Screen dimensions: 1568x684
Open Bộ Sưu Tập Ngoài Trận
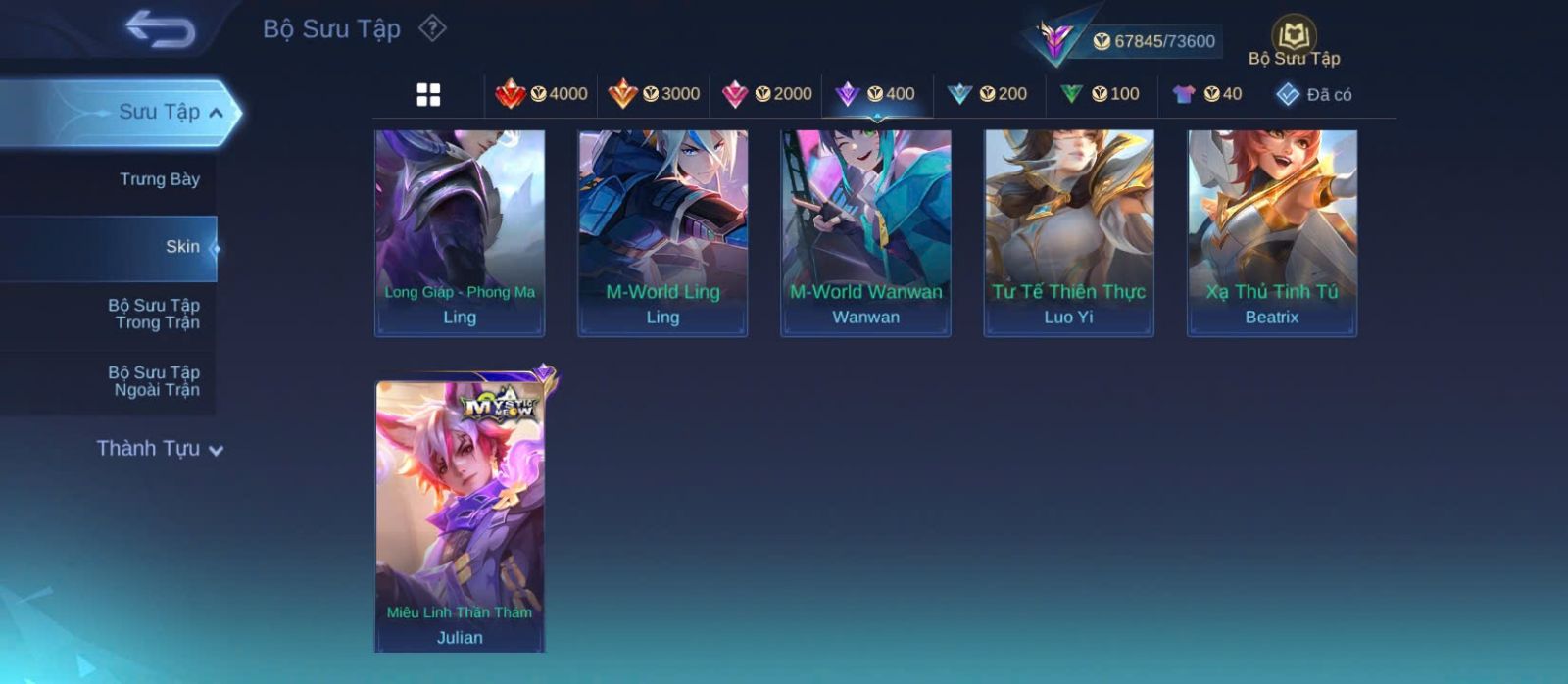154,381
